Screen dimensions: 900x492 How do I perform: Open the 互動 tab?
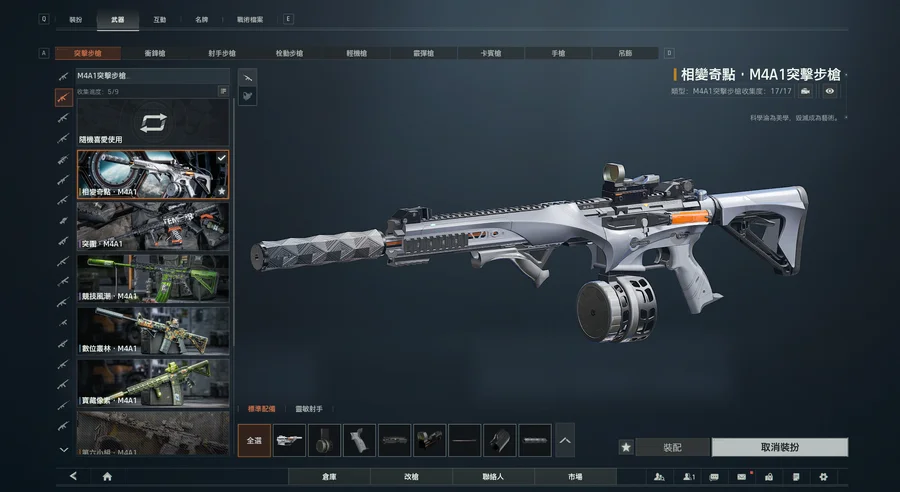pyautogui.click(x=160, y=19)
